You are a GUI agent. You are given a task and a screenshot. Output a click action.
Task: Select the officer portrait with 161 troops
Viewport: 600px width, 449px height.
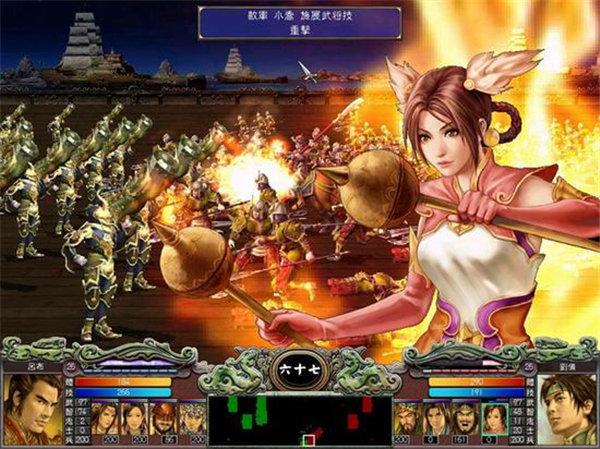point(462,418)
